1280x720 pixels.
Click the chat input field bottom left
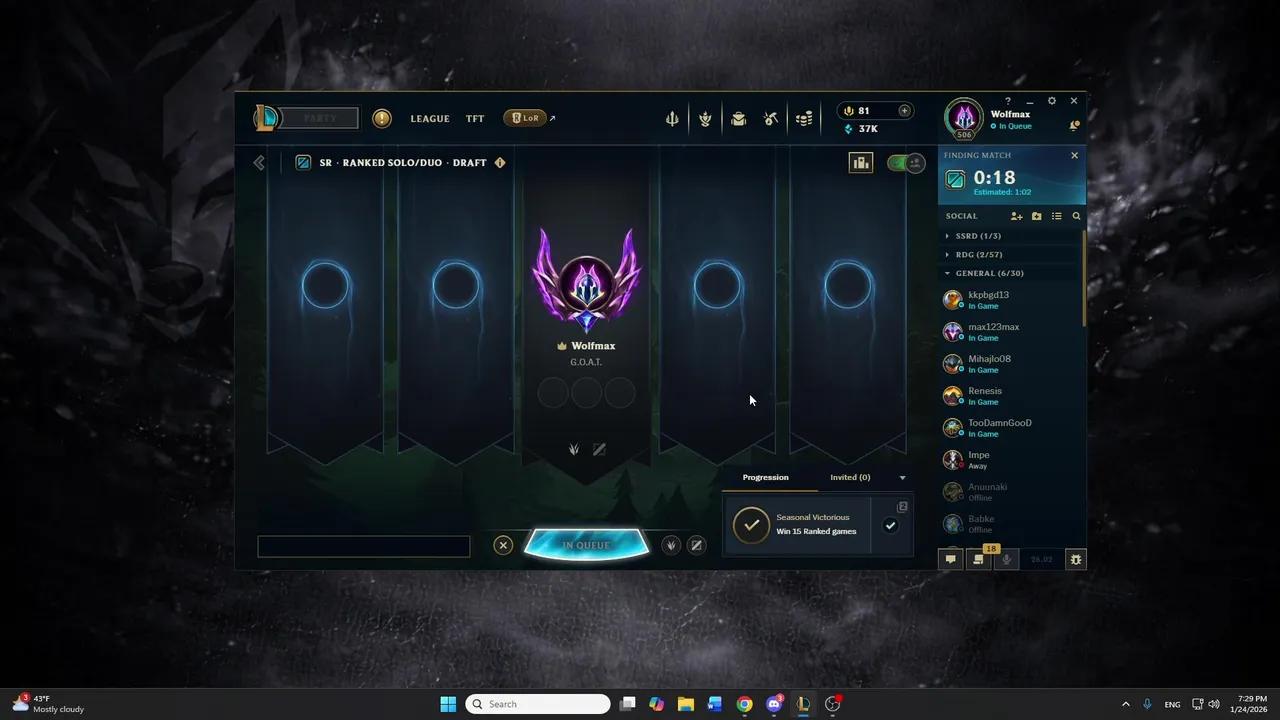pyautogui.click(x=363, y=545)
